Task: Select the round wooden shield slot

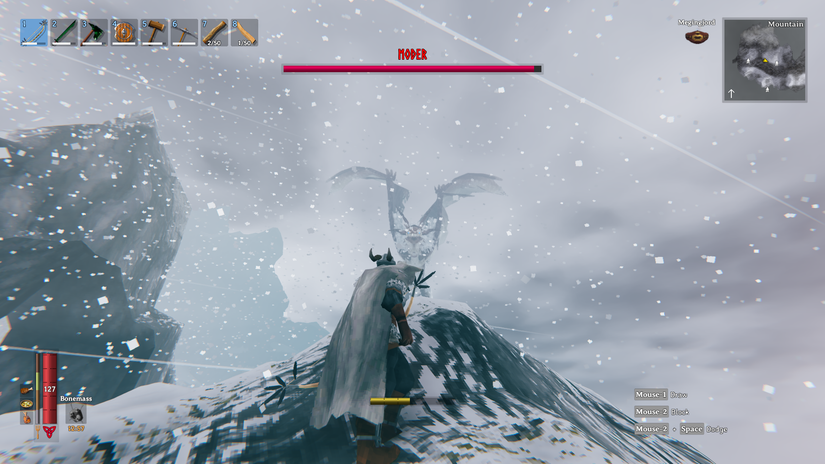Action: [x=124, y=32]
